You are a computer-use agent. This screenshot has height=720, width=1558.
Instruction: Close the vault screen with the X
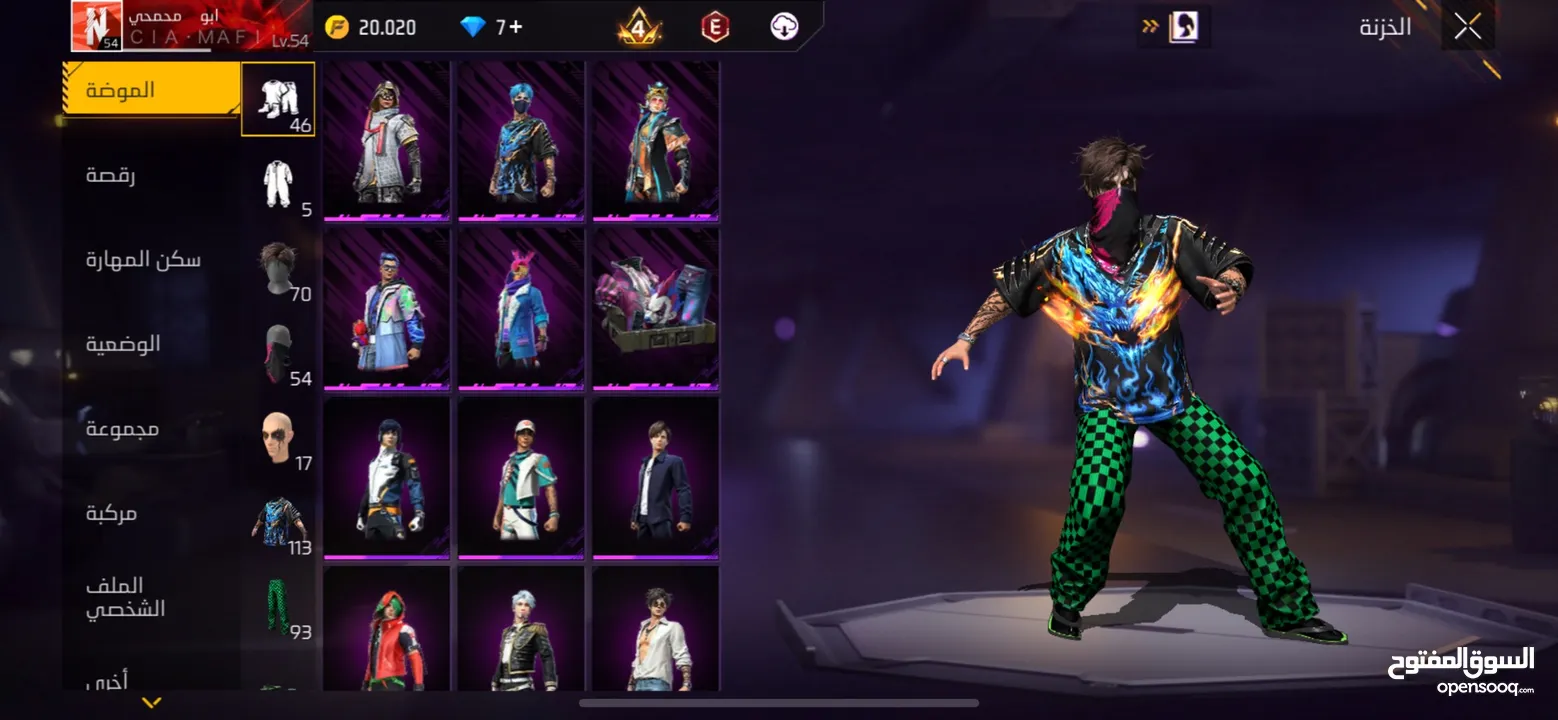(1467, 27)
